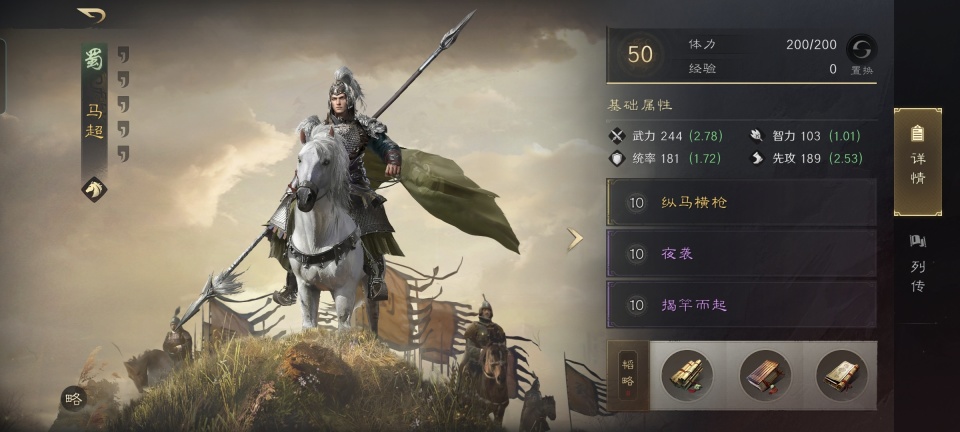Select the 纵马横枪 skill row
960x432 pixels.
[x=741, y=202]
